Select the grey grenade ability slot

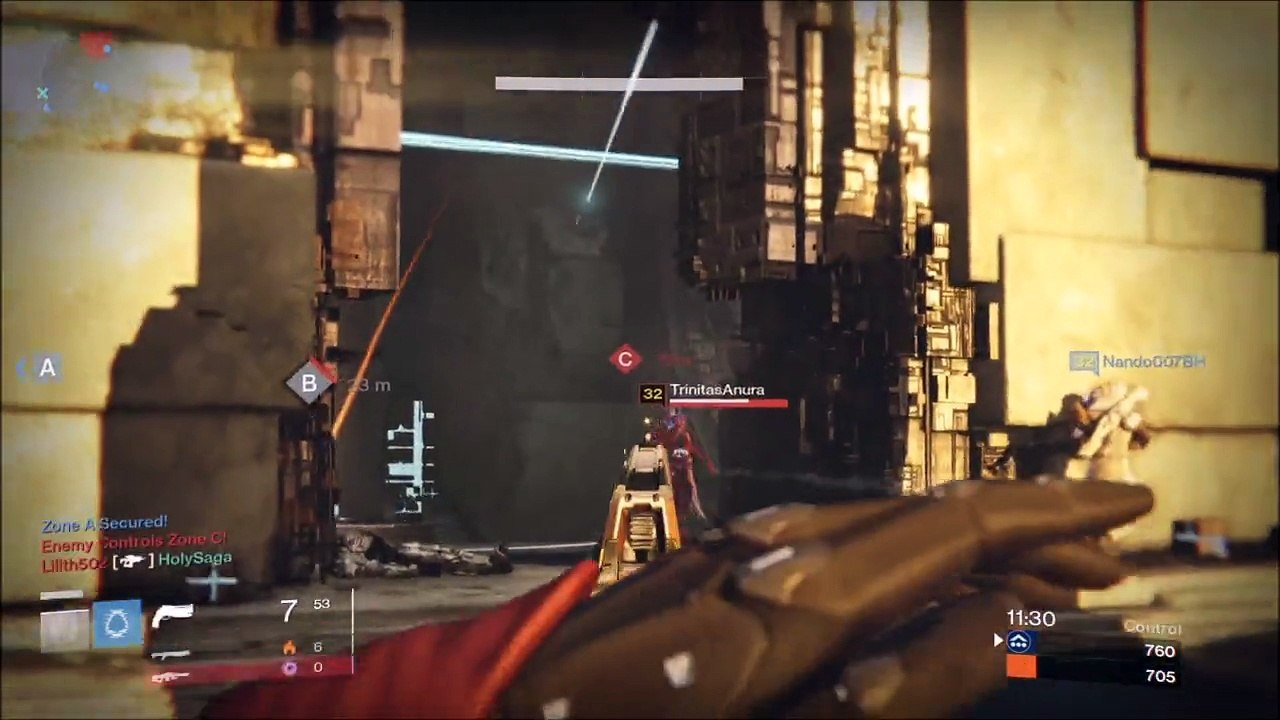(x=64, y=630)
